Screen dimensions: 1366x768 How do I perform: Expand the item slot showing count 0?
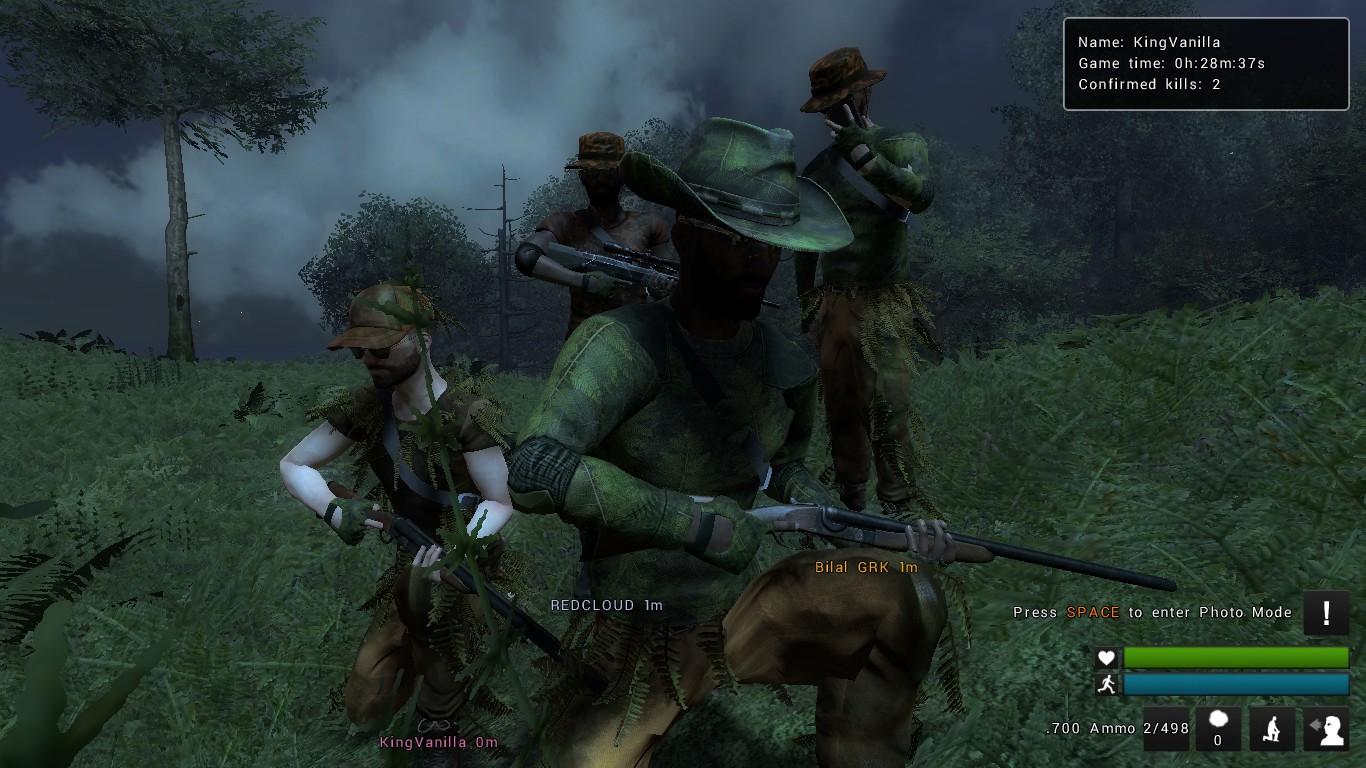tap(1218, 727)
